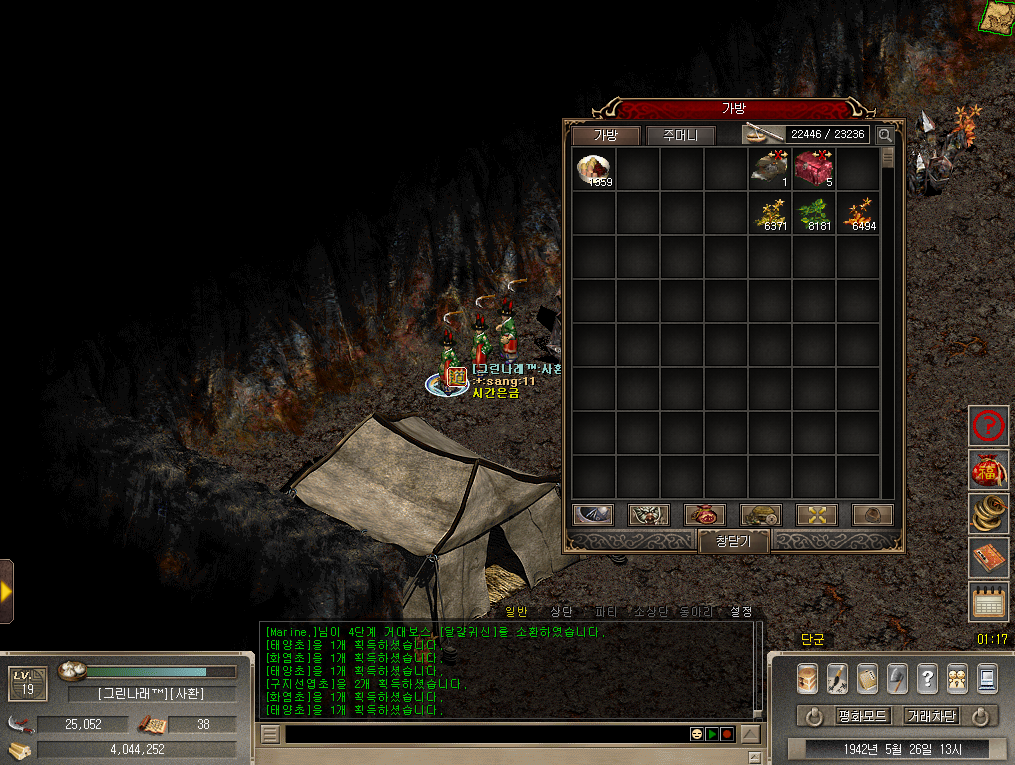This screenshot has width=1015, height=765.
Task: Open the red lucky pouch icon
Action: click(x=988, y=470)
